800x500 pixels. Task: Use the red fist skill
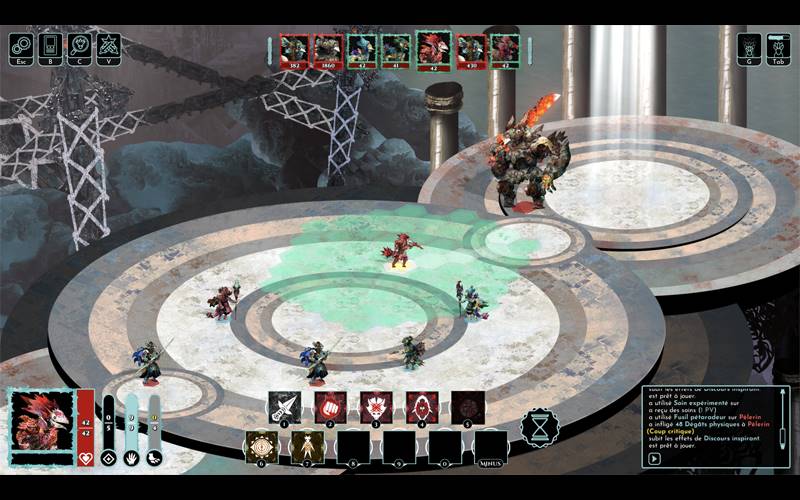(x=330, y=406)
